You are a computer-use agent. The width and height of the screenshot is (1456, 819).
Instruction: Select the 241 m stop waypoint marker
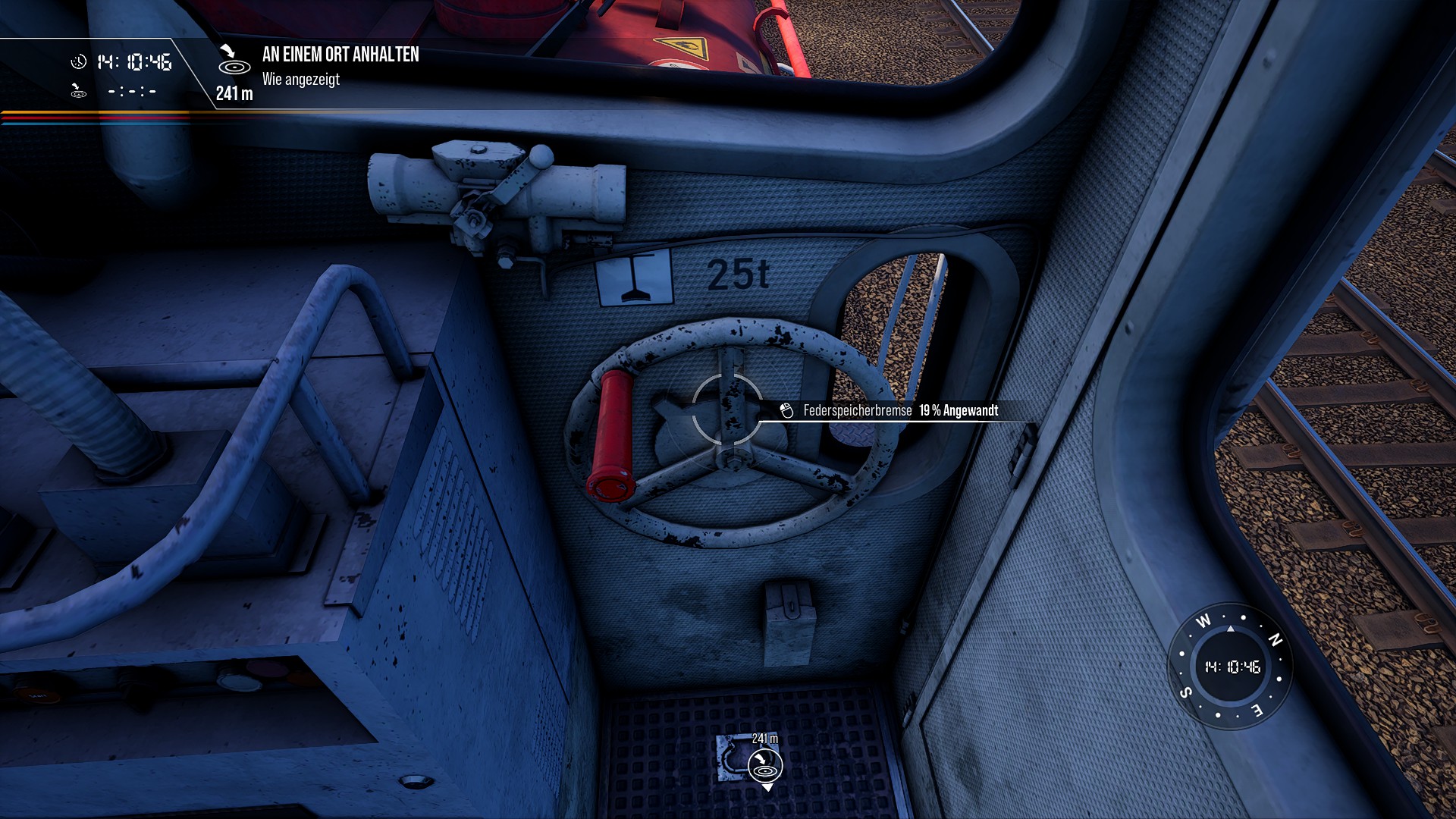click(x=765, y=764)
